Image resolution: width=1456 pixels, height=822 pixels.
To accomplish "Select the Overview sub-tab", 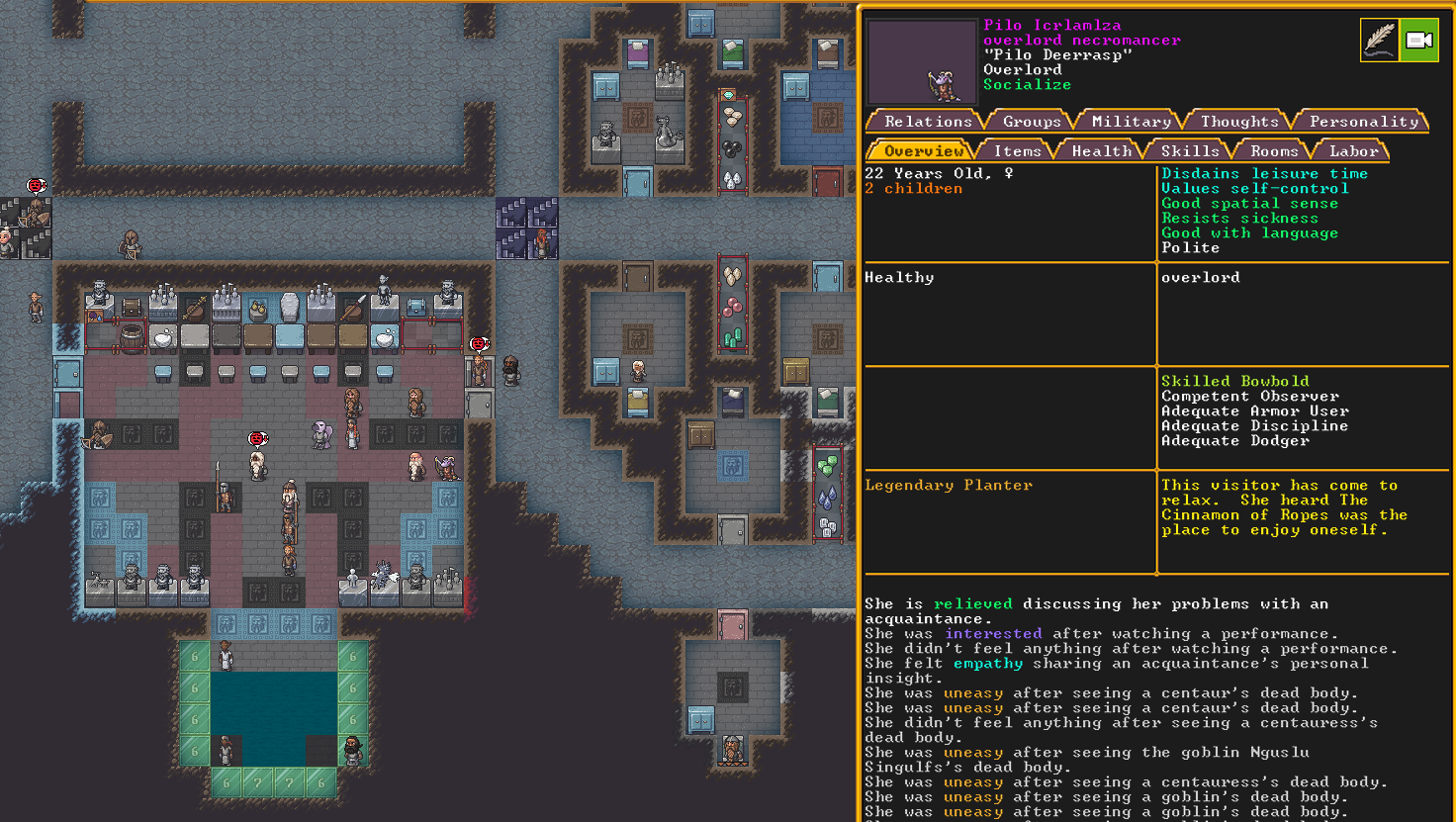I will point(923,150).
